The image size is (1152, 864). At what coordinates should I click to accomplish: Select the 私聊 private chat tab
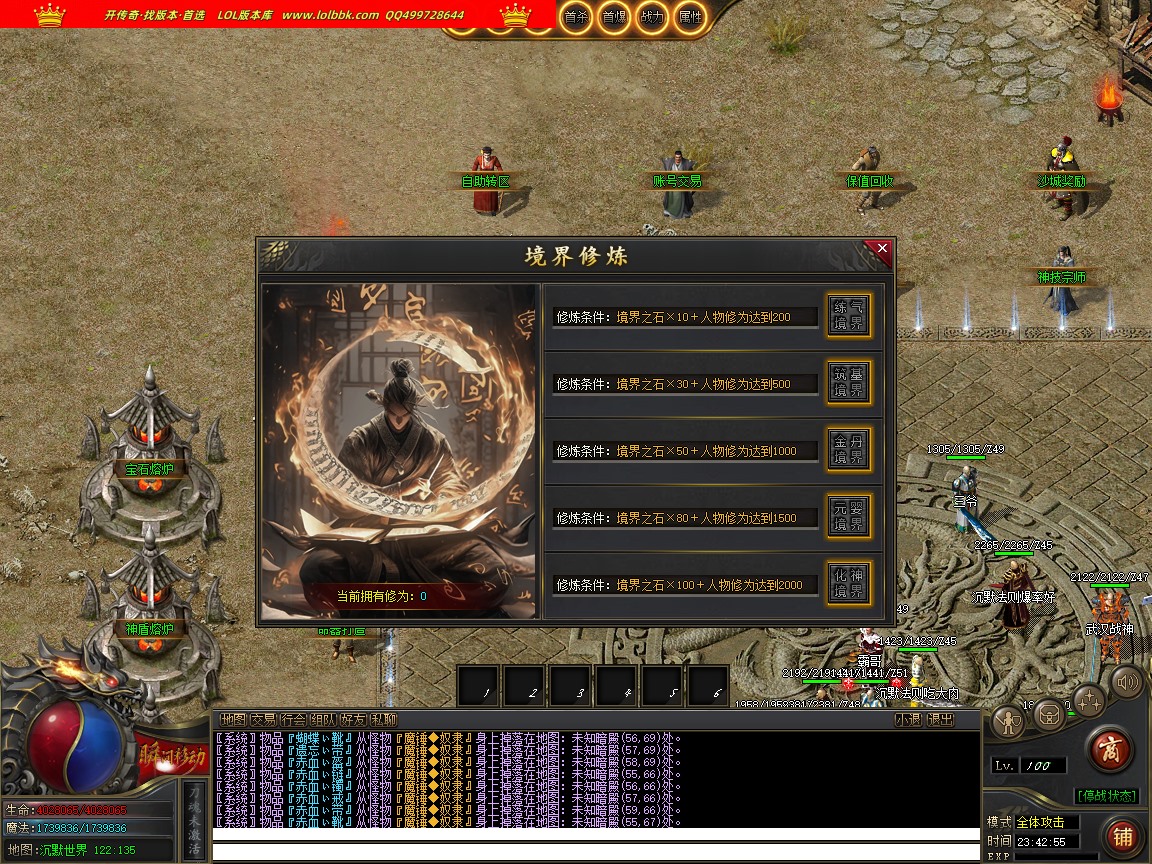[384, 719]
